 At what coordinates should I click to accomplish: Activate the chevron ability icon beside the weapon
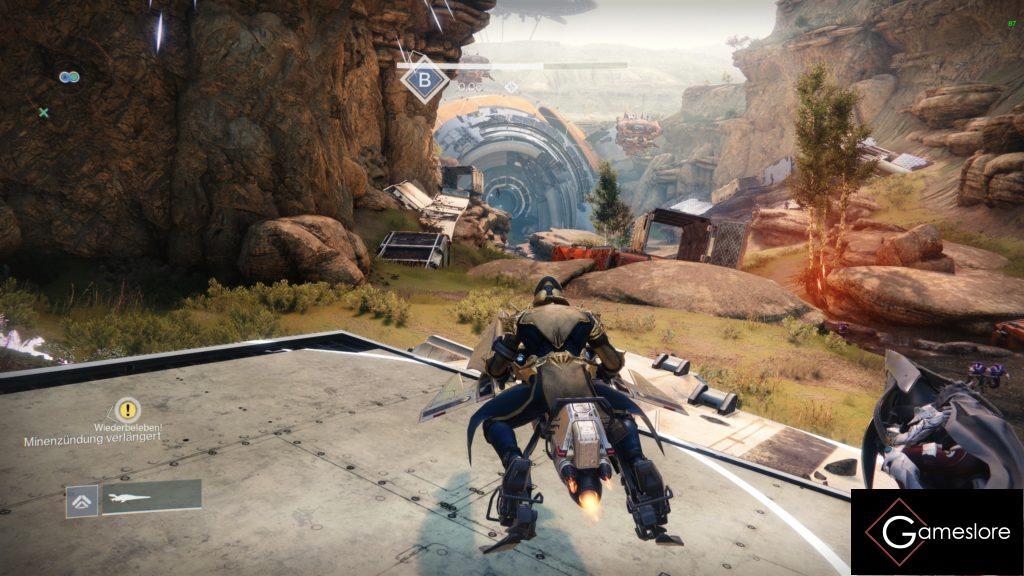coord(82,500)
